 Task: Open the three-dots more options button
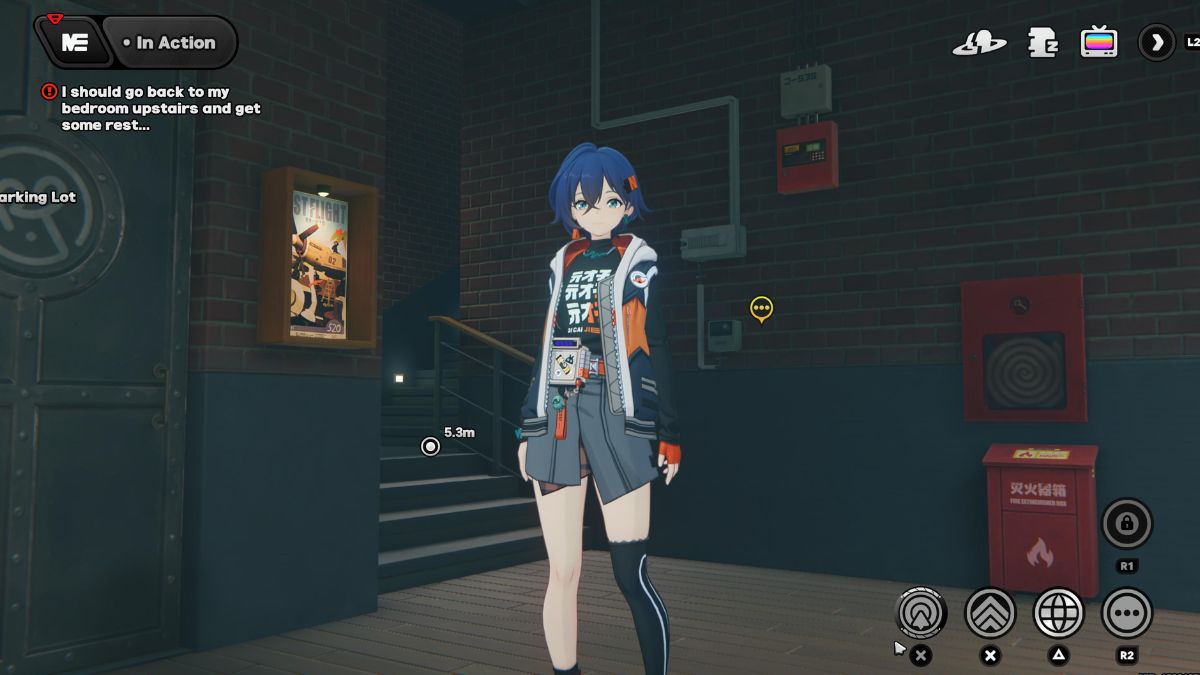[1126, 612]
